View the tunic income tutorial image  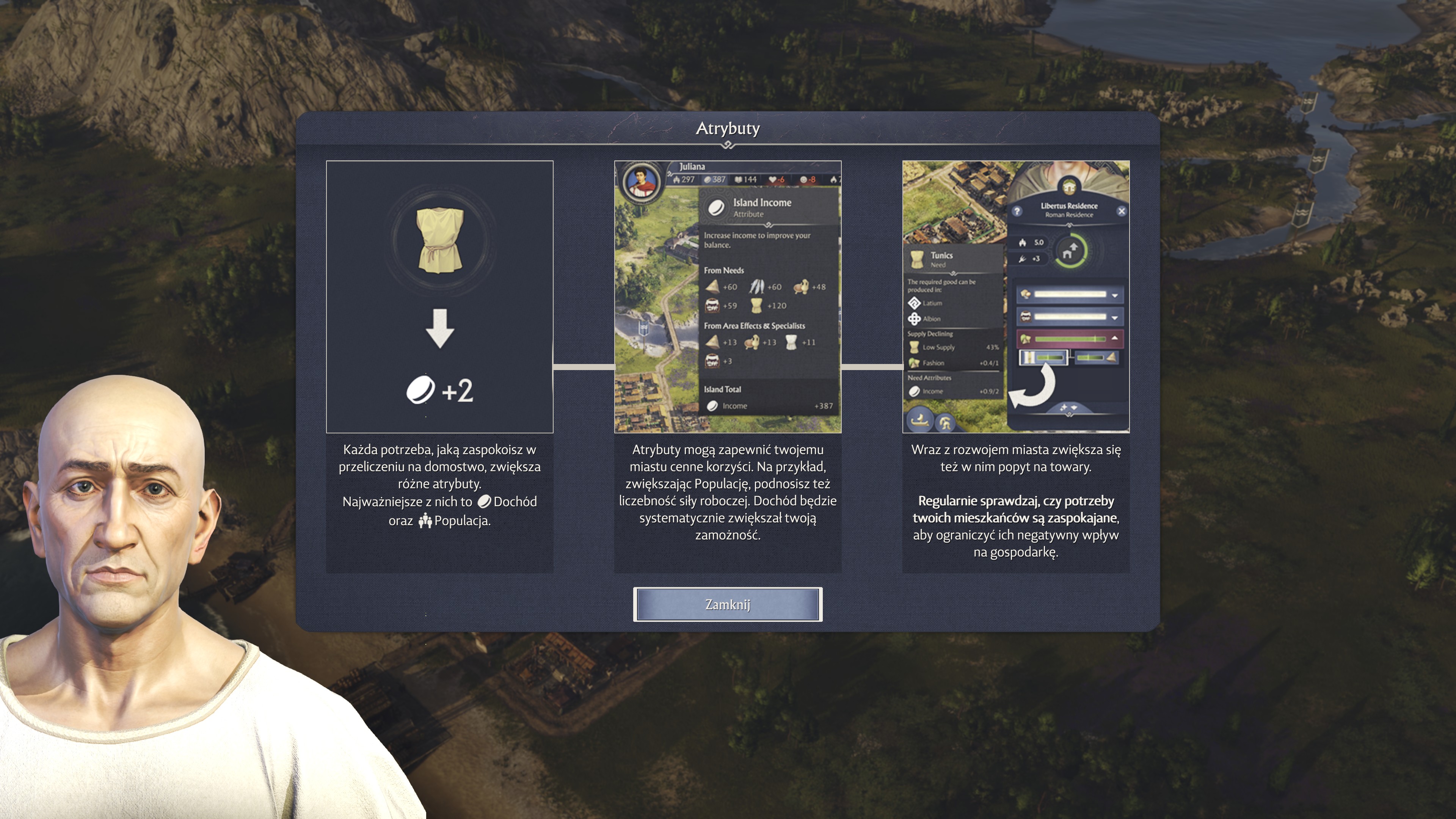[x=439, y=297]
